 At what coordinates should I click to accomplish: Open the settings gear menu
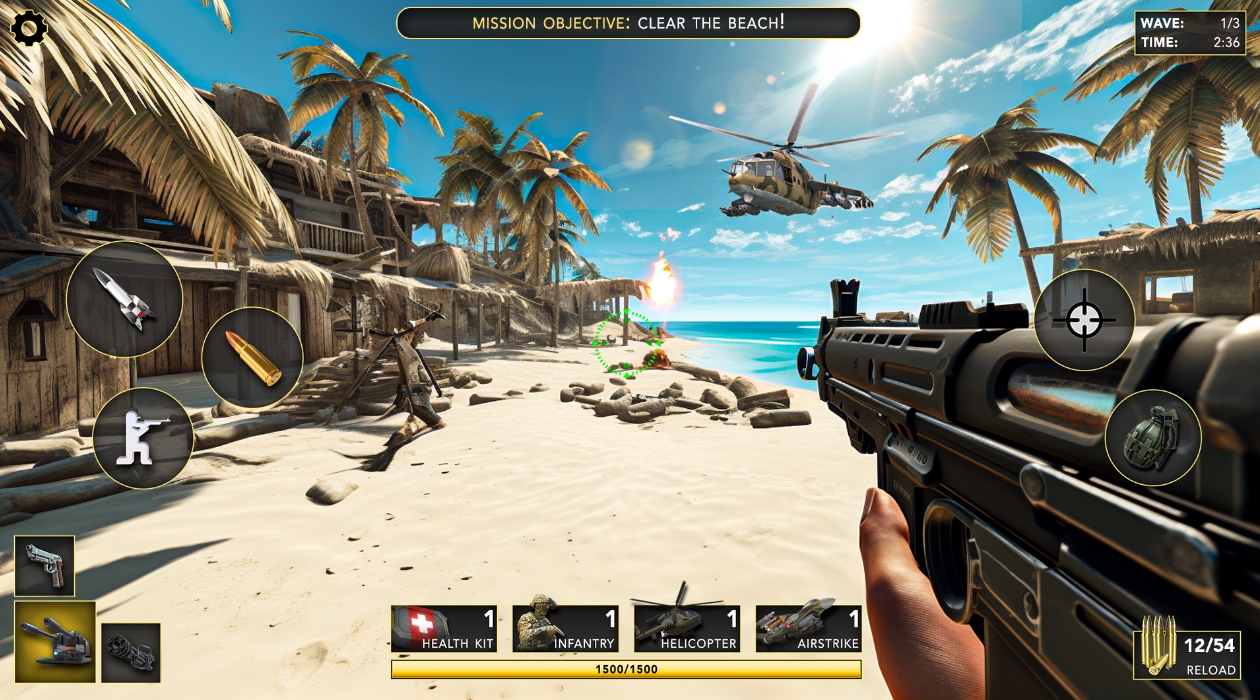28,28
